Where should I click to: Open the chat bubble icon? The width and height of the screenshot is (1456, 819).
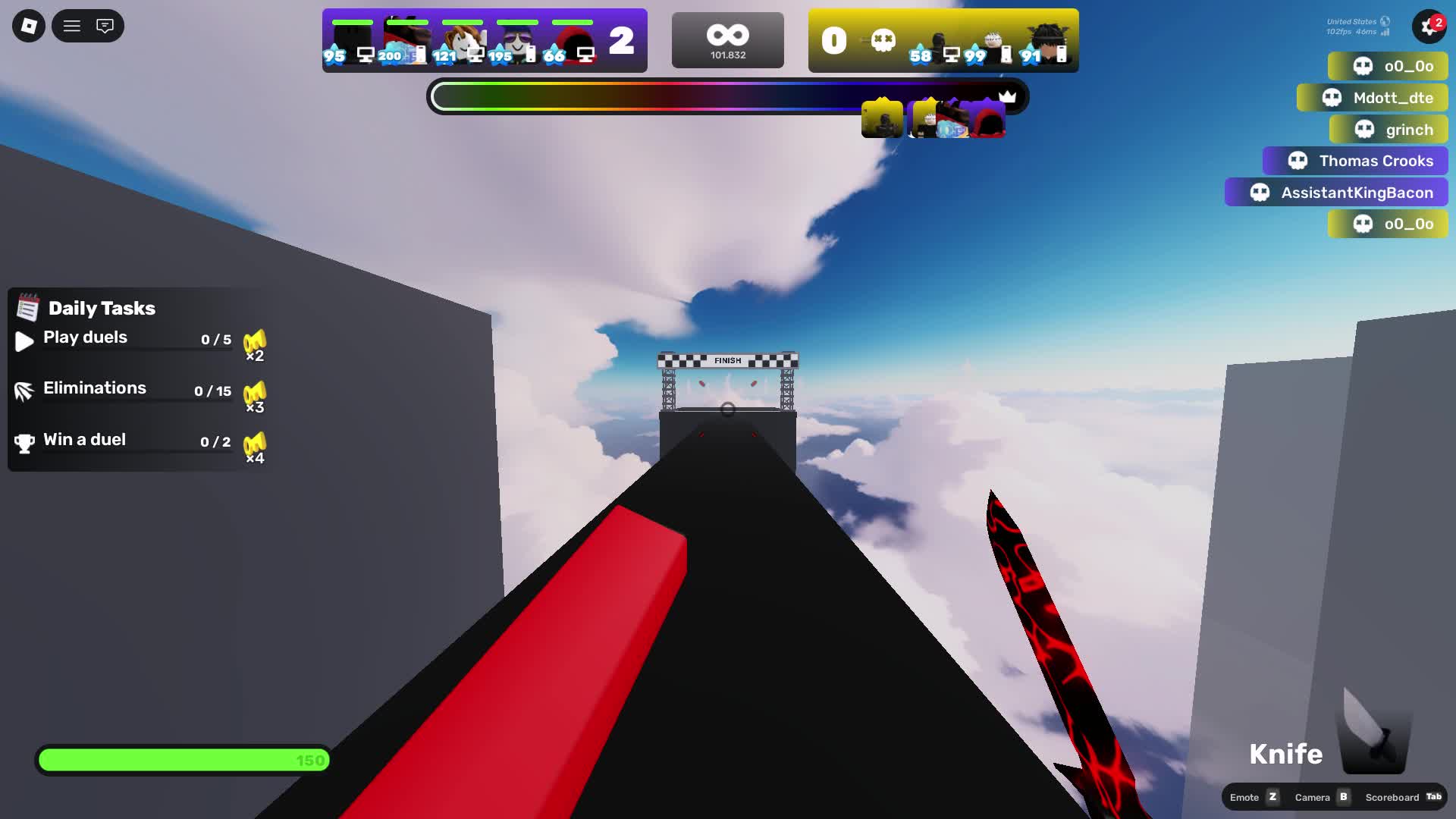104,25
